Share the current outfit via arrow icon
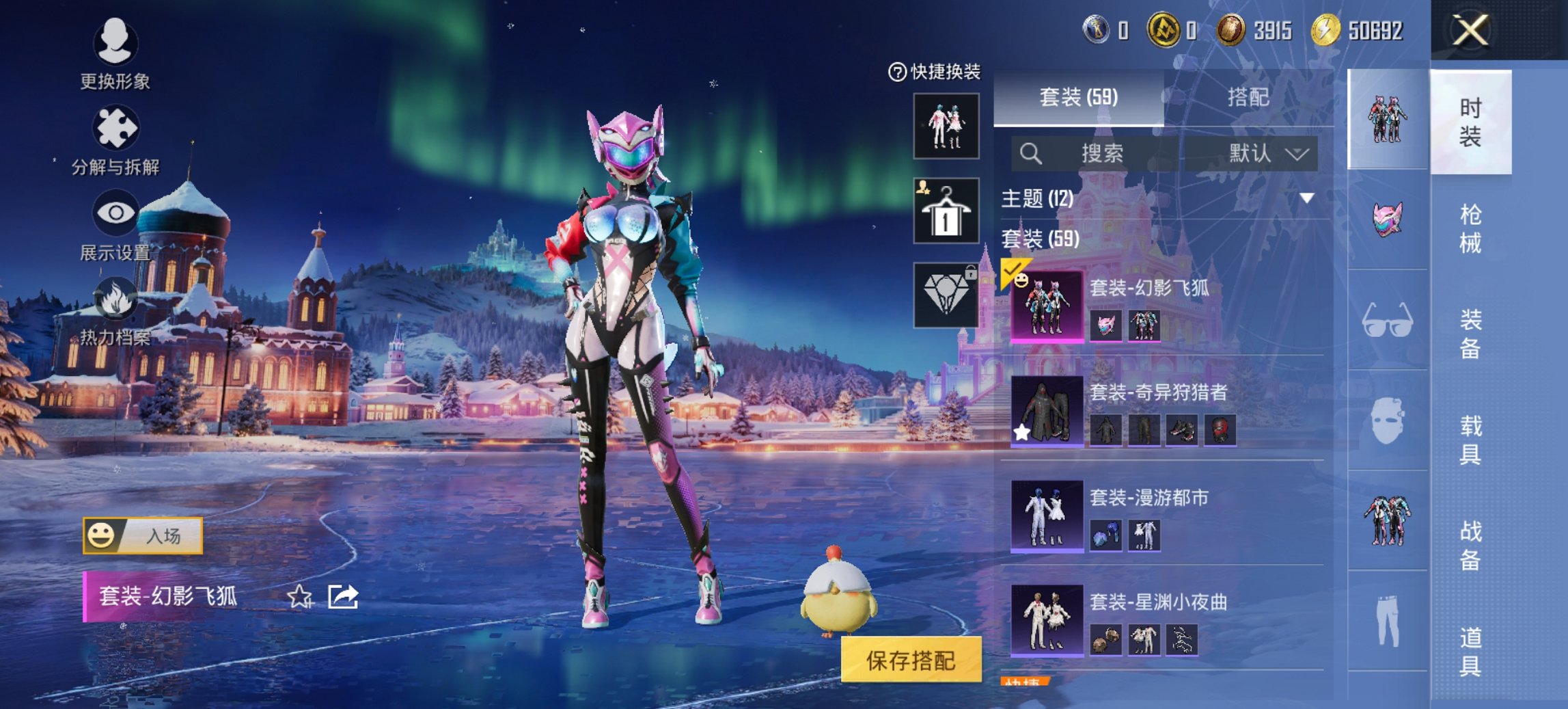Image resolution: width=1568 pixels, height=709 pixels. pos(343,597)
